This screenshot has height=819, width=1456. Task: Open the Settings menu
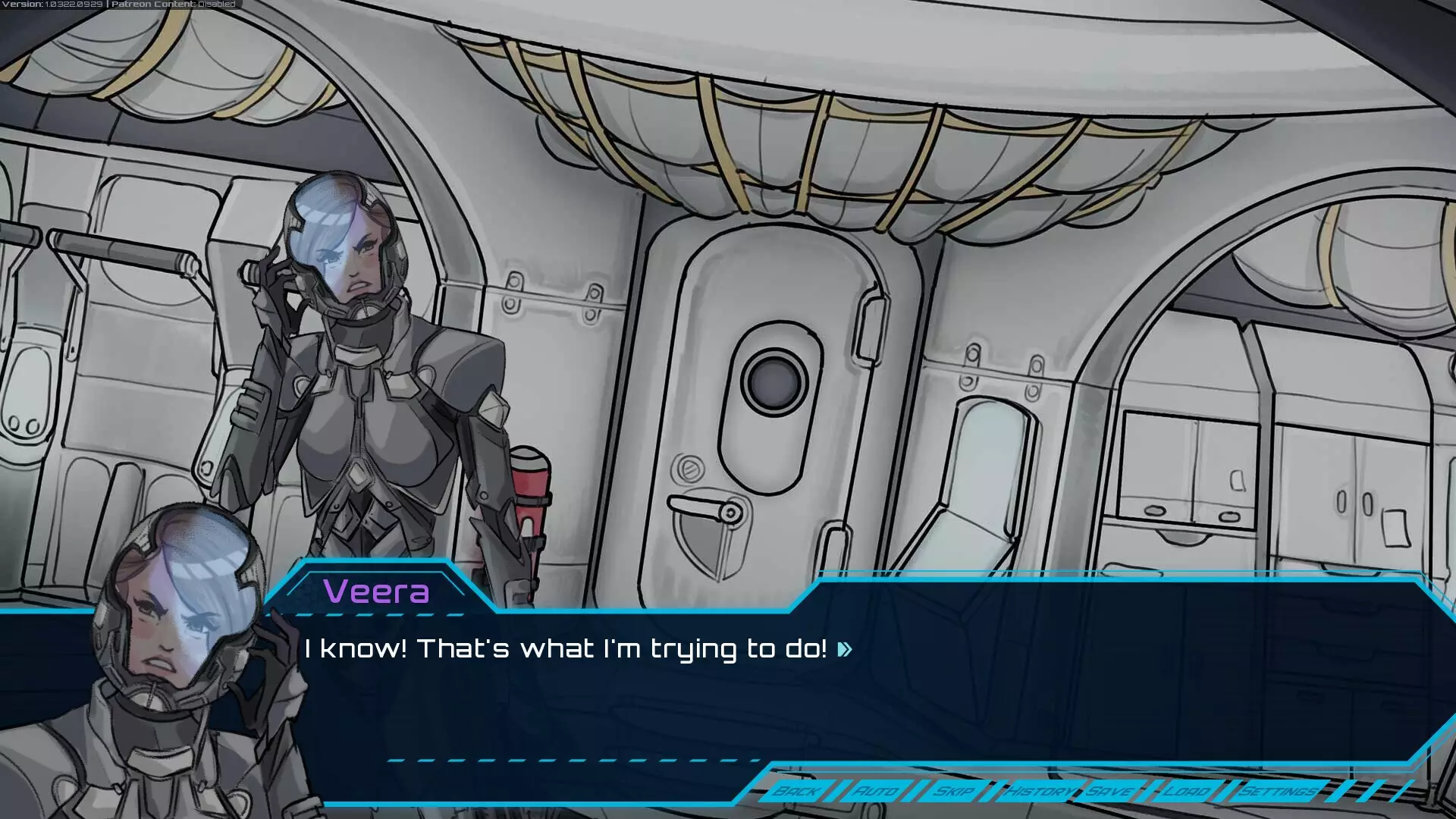coord(1277,791)
